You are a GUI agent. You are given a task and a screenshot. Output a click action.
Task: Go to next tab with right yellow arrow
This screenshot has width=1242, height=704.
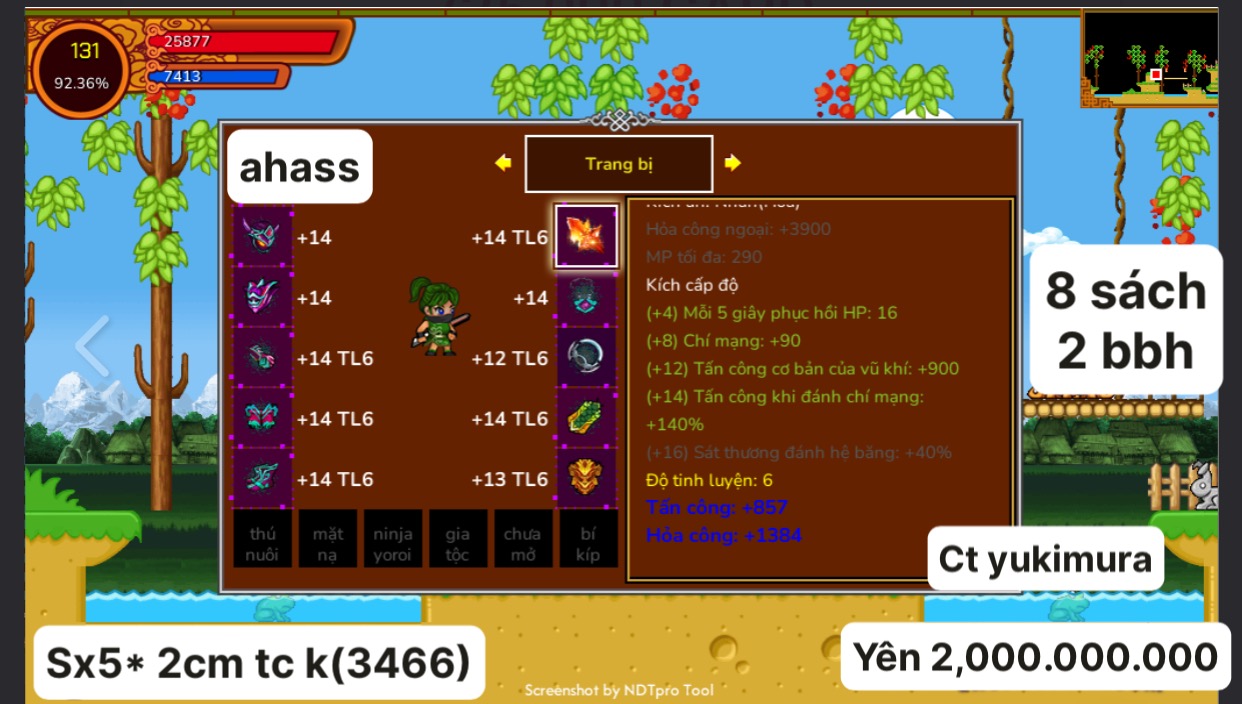(x=733, y=163)
